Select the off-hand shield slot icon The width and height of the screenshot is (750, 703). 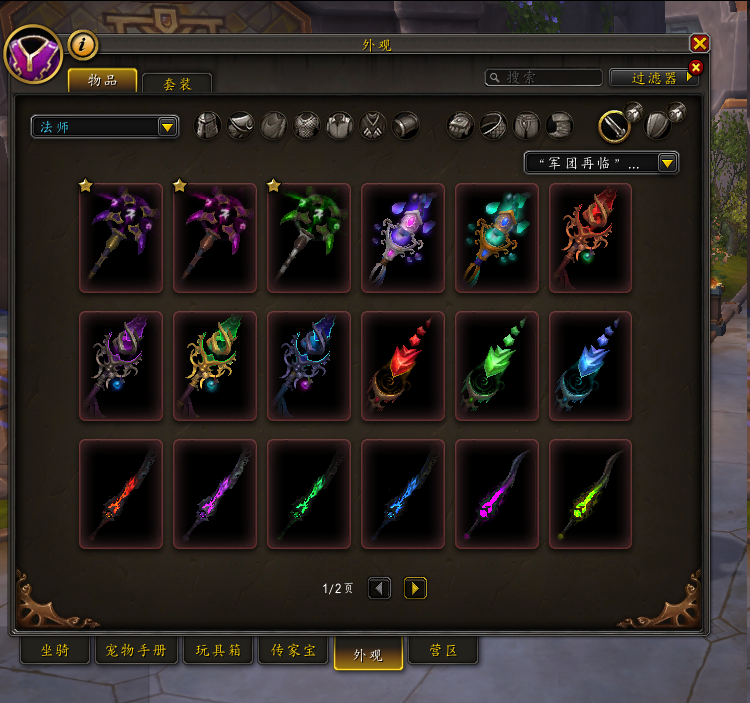point(658,125)
